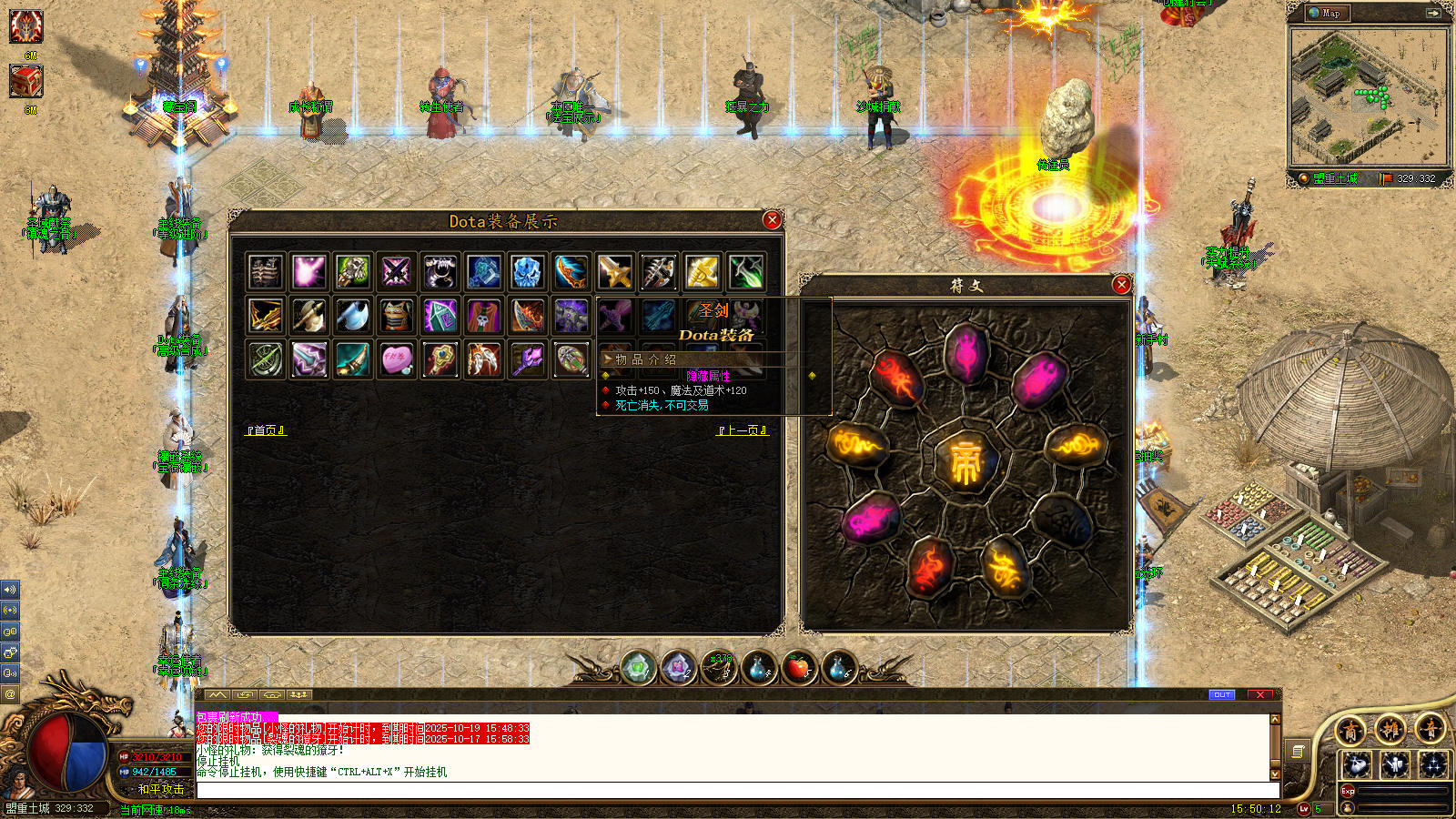This screenshot has height=819, width=1456.
Task: Open the previous page (上一页) link
Action: [x=743, y=430]
